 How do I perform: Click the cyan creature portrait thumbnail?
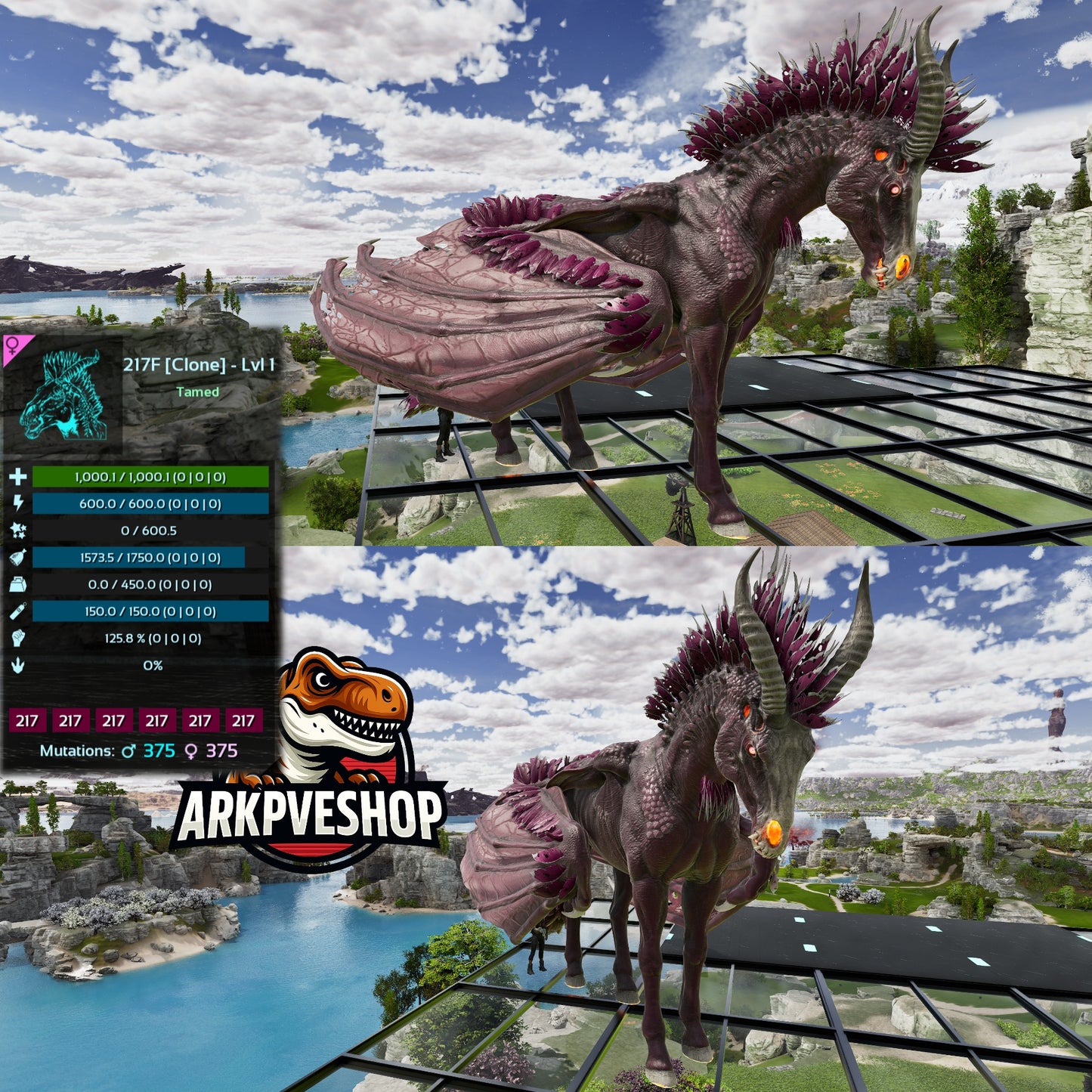pos(62,393)
